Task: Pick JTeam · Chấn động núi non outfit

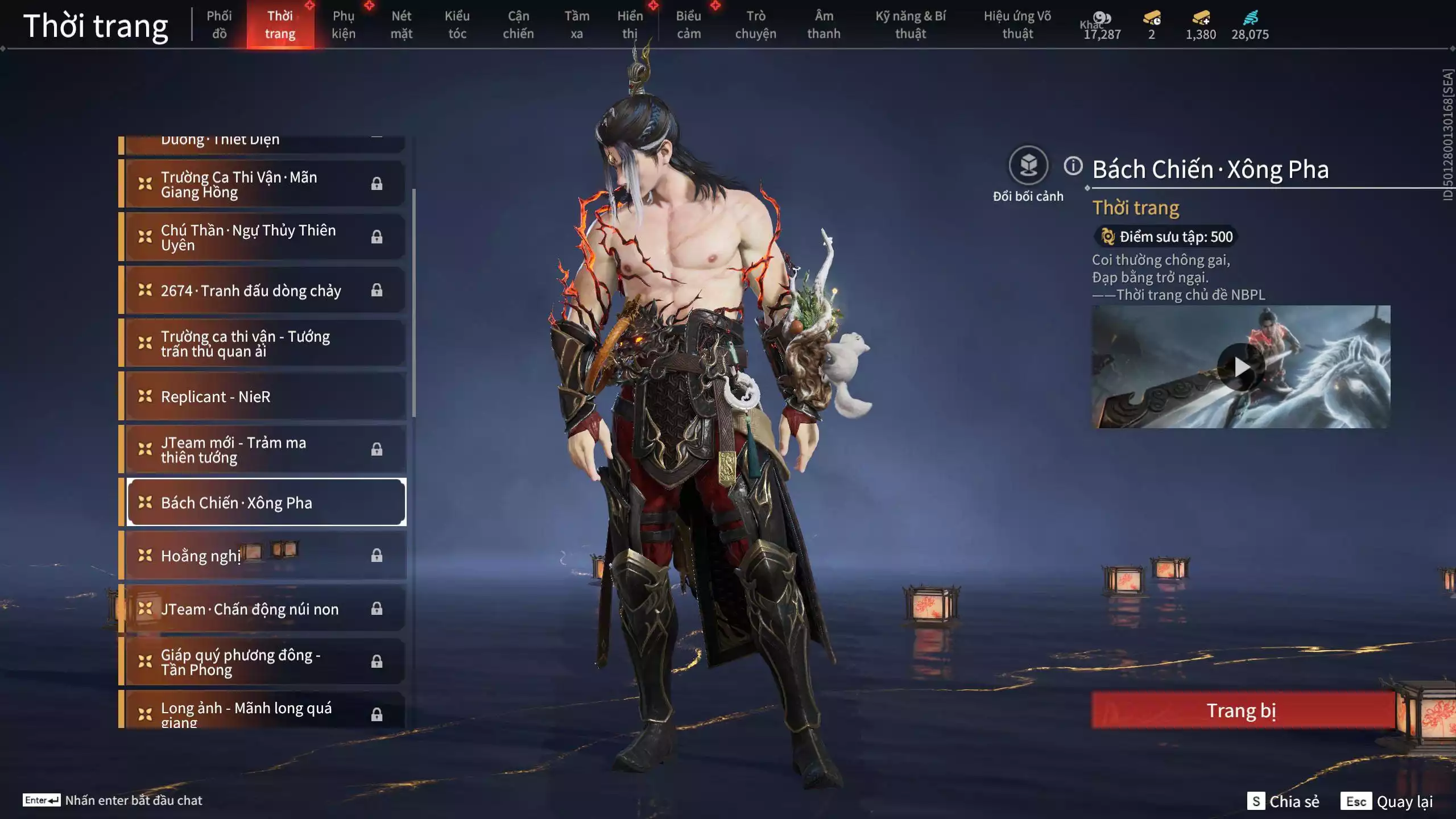Action: 265,609
